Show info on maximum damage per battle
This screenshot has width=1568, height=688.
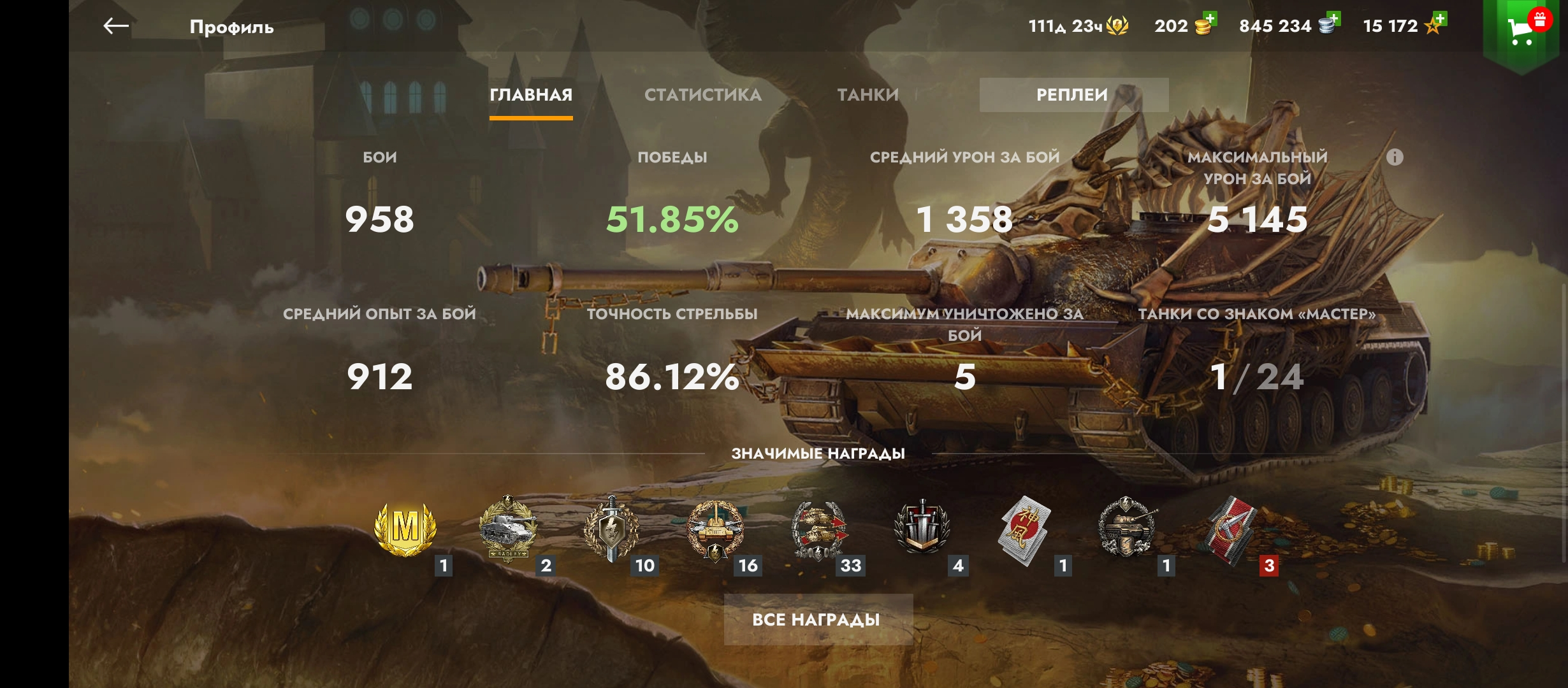[1395, 157]
